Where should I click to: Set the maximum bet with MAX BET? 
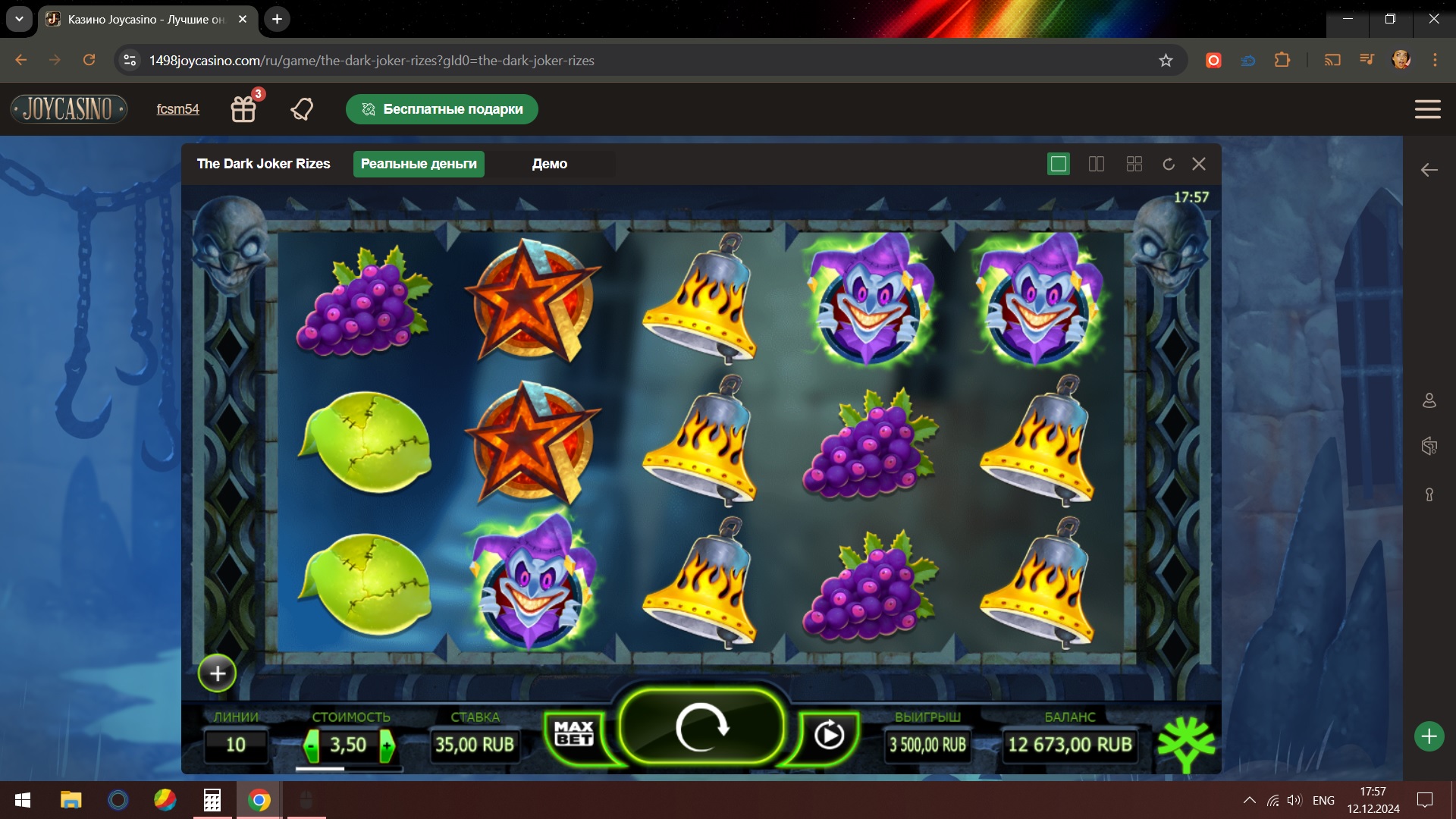pos(574,733)
